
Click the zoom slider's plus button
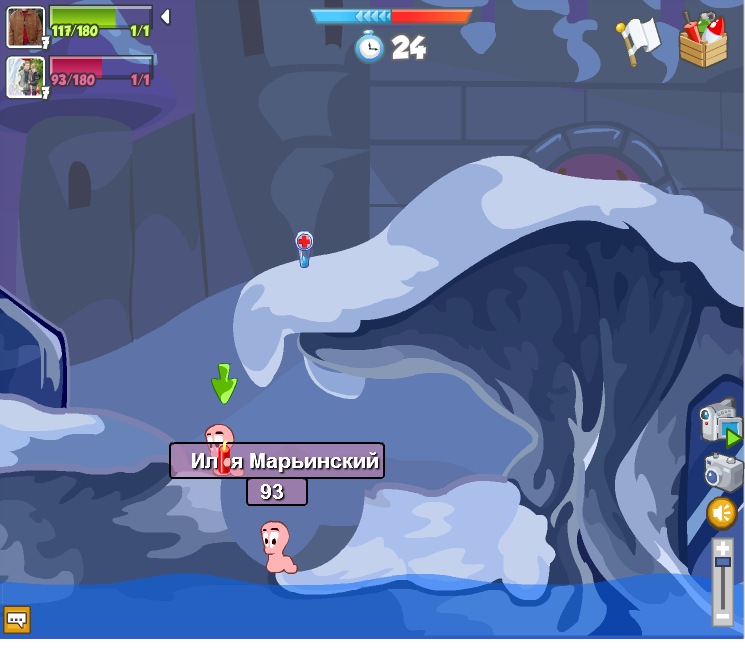[722, 547]
